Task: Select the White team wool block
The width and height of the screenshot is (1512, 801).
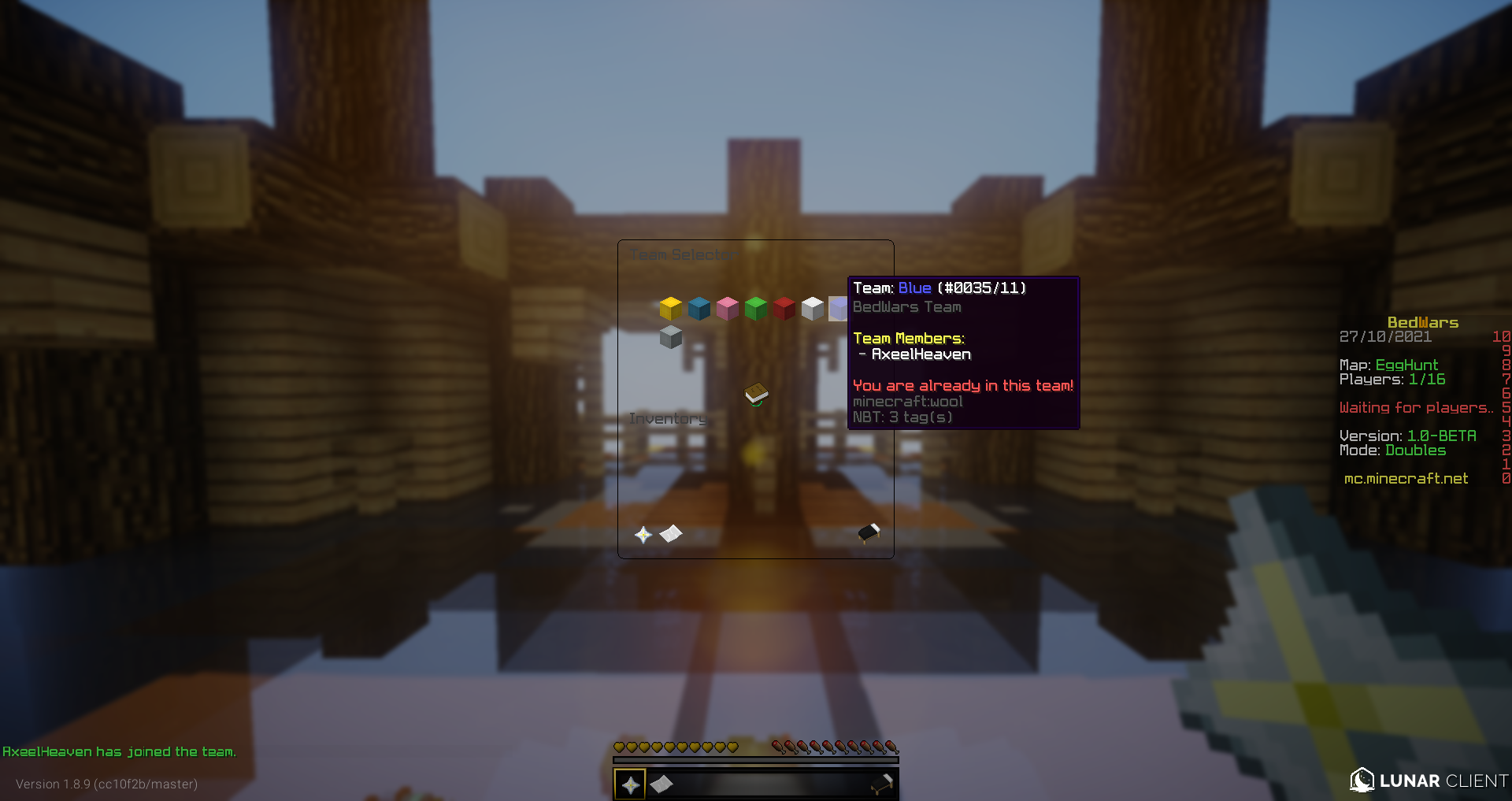Action: 812,309
